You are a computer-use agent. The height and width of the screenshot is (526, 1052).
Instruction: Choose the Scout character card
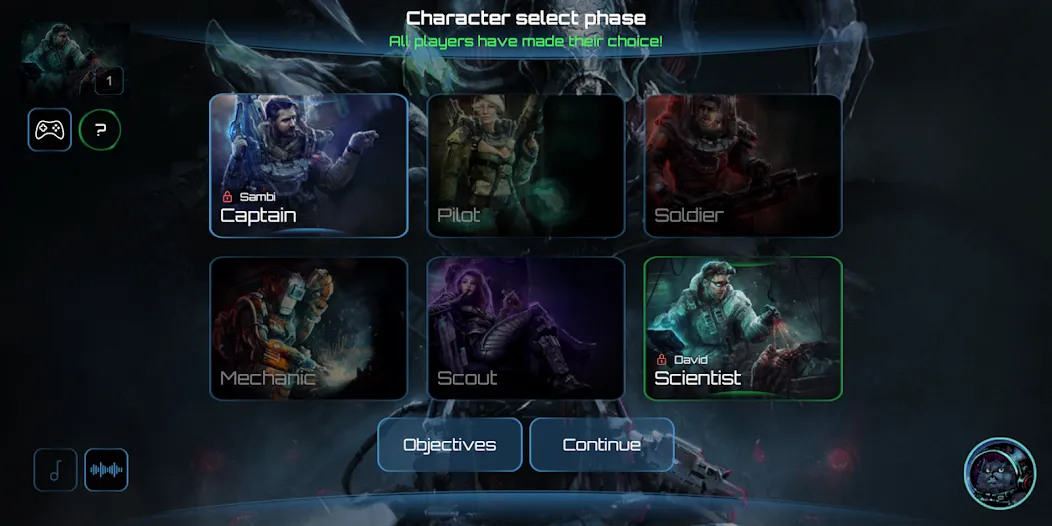pyautogui.click(x=526, y=329)
